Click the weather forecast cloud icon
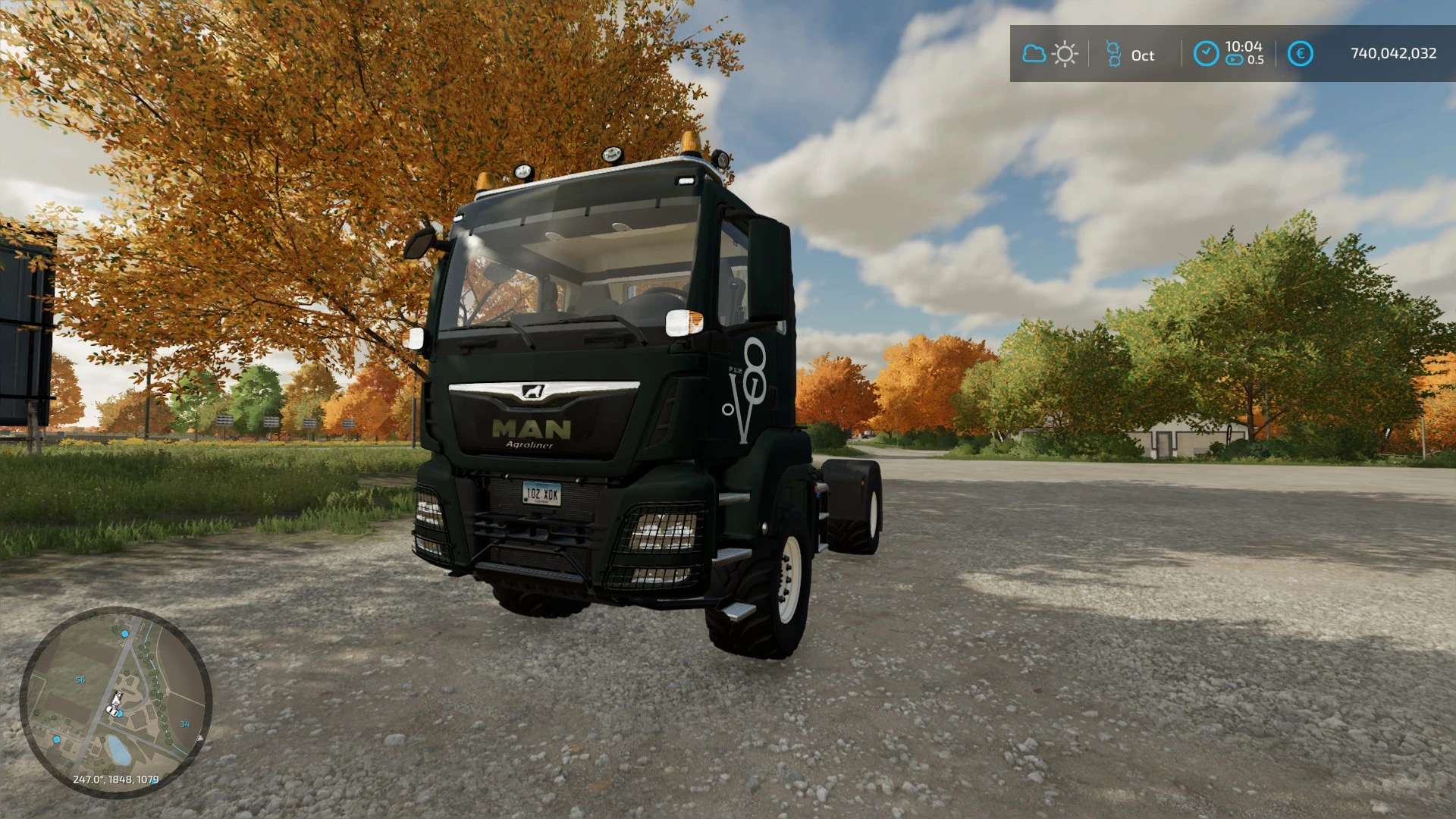Viewport: 1456px width, 819px height. point(1034,54)
